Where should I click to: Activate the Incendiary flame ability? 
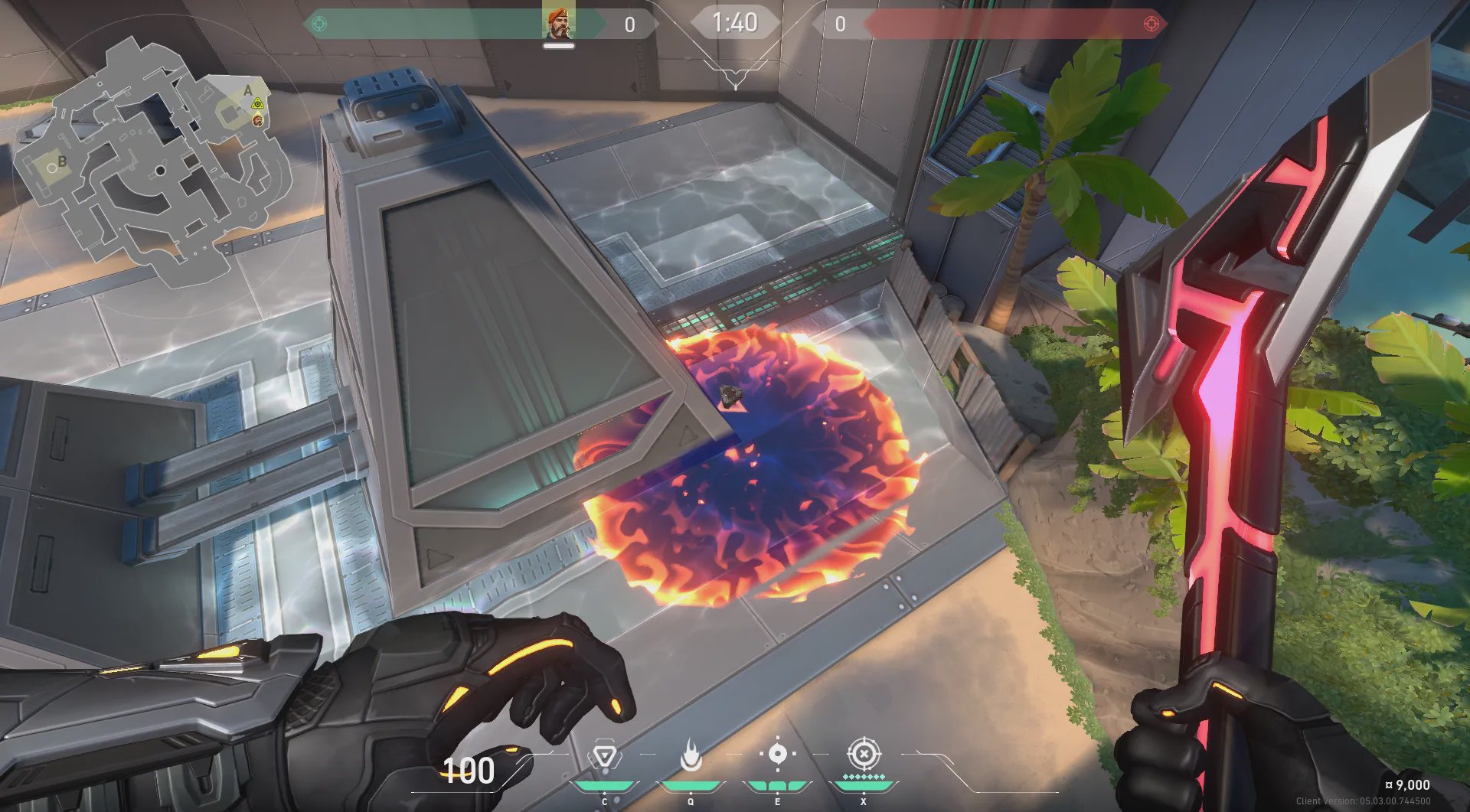(691, 755)
